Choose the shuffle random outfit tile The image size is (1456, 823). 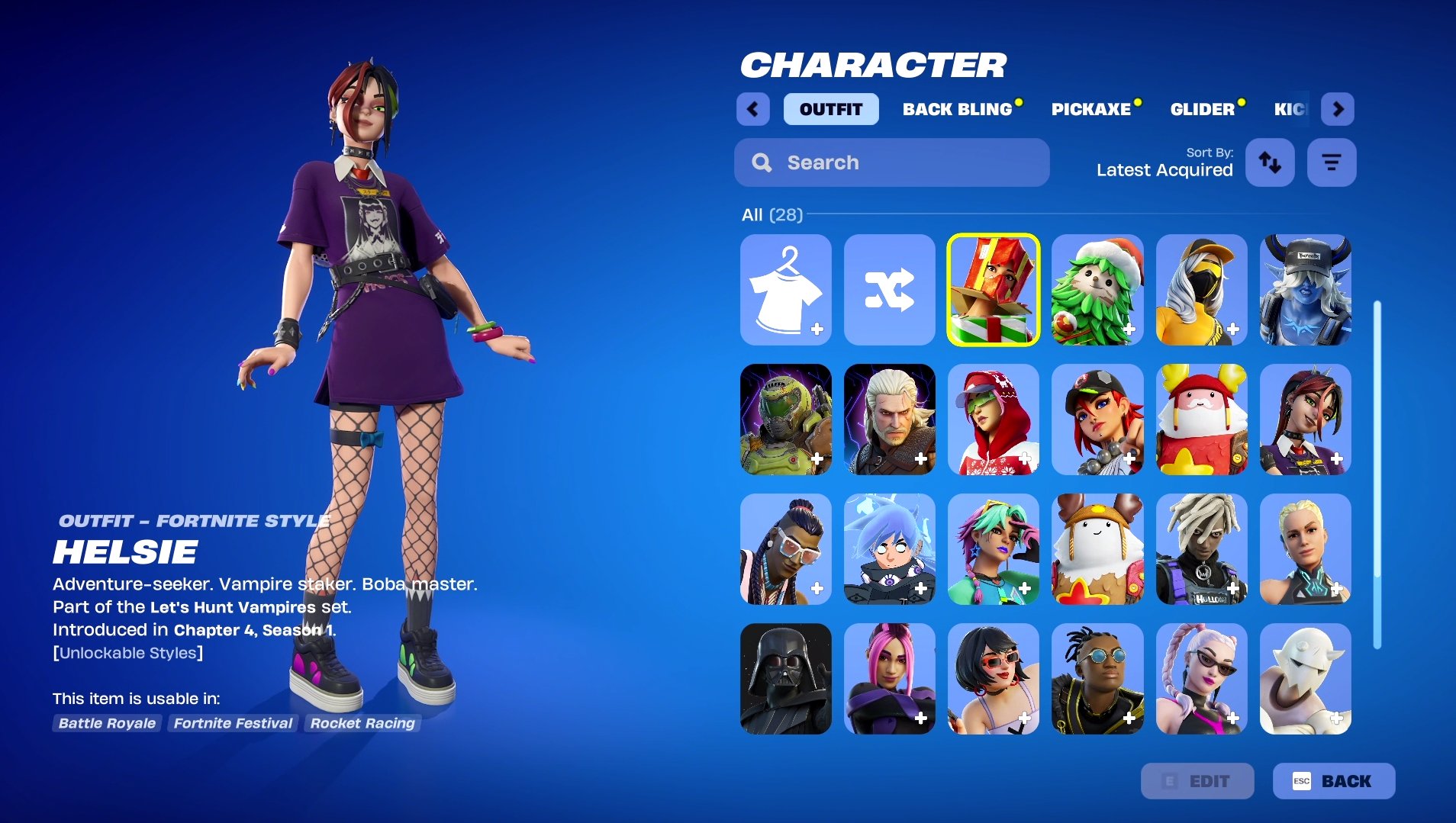point(889,290)
